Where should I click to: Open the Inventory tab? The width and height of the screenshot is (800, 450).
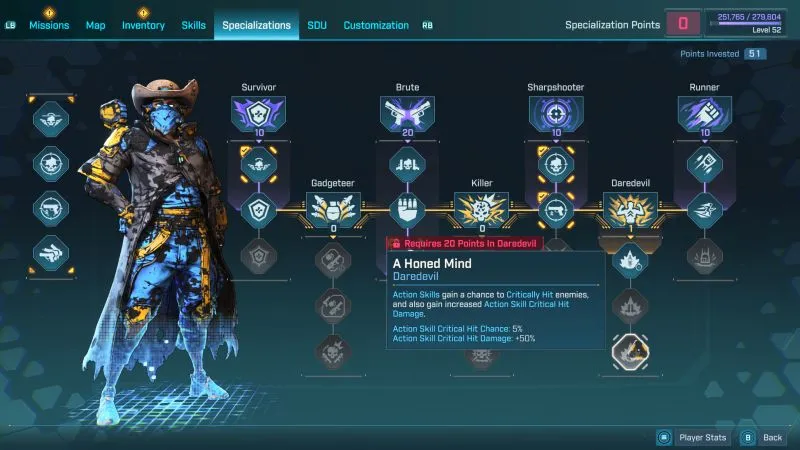pos(143,25)
